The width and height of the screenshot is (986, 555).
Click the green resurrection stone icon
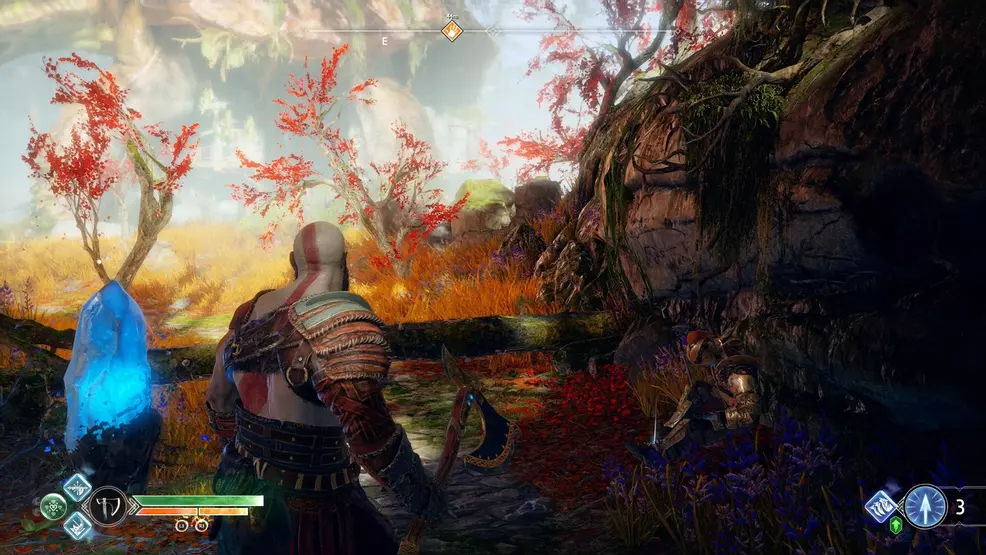click(x=896, y=525)
